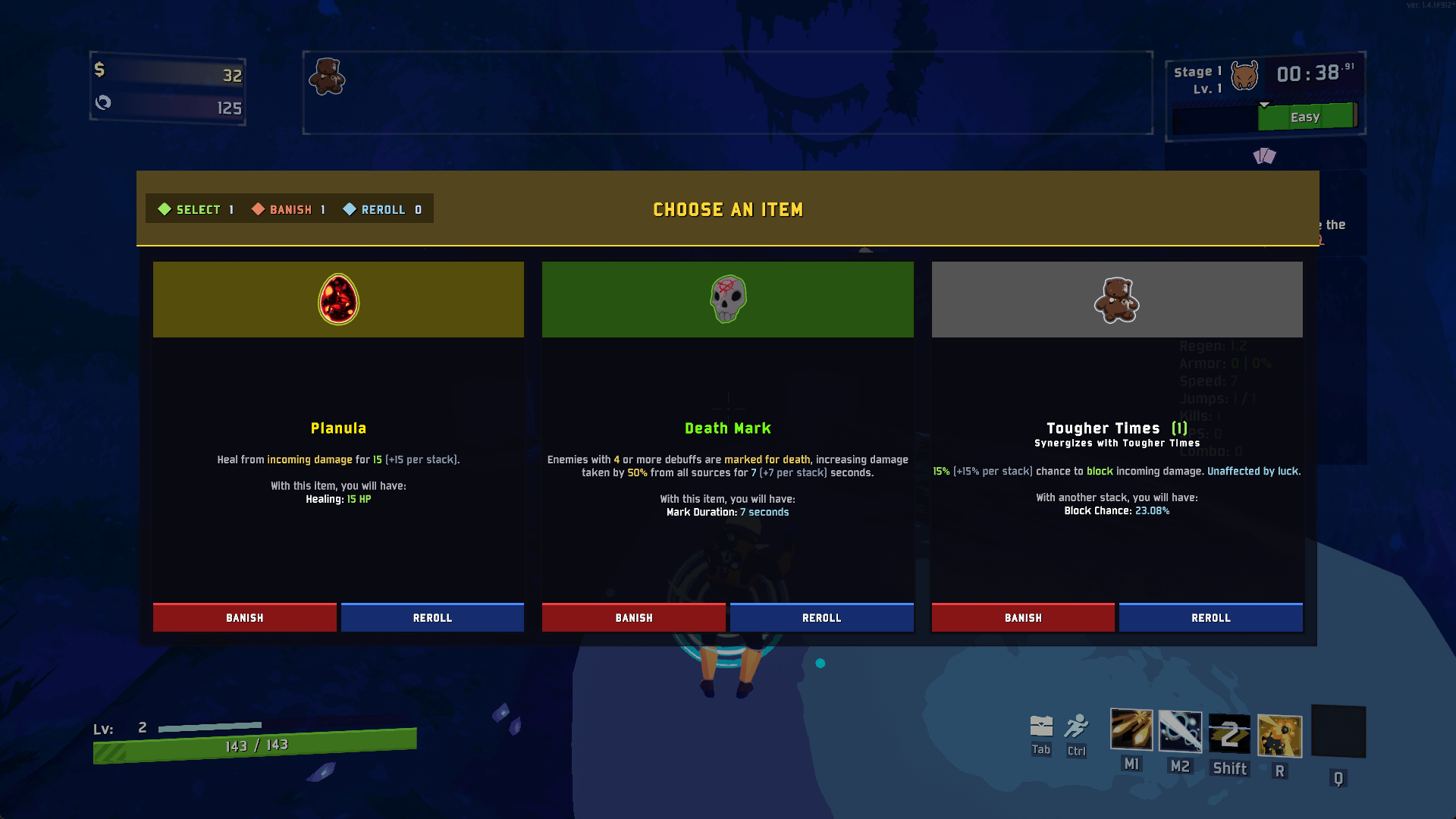Click the Death Mark skull icon
Image resolution: width=1456 pixels, height=819 pixels.
click(x=727, y=299)
